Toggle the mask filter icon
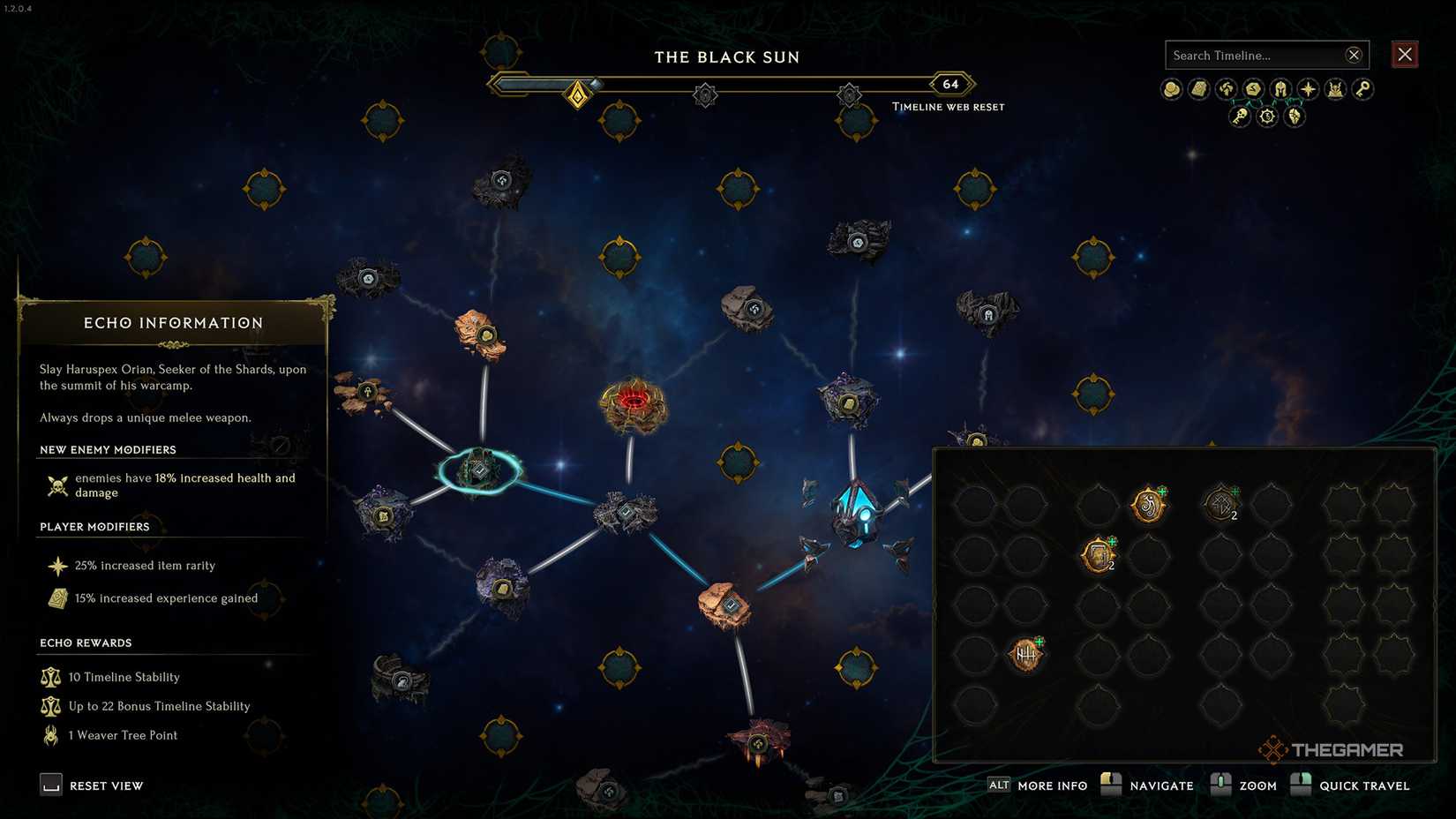Screen dimensions: 1456x819 [1295, 116]
